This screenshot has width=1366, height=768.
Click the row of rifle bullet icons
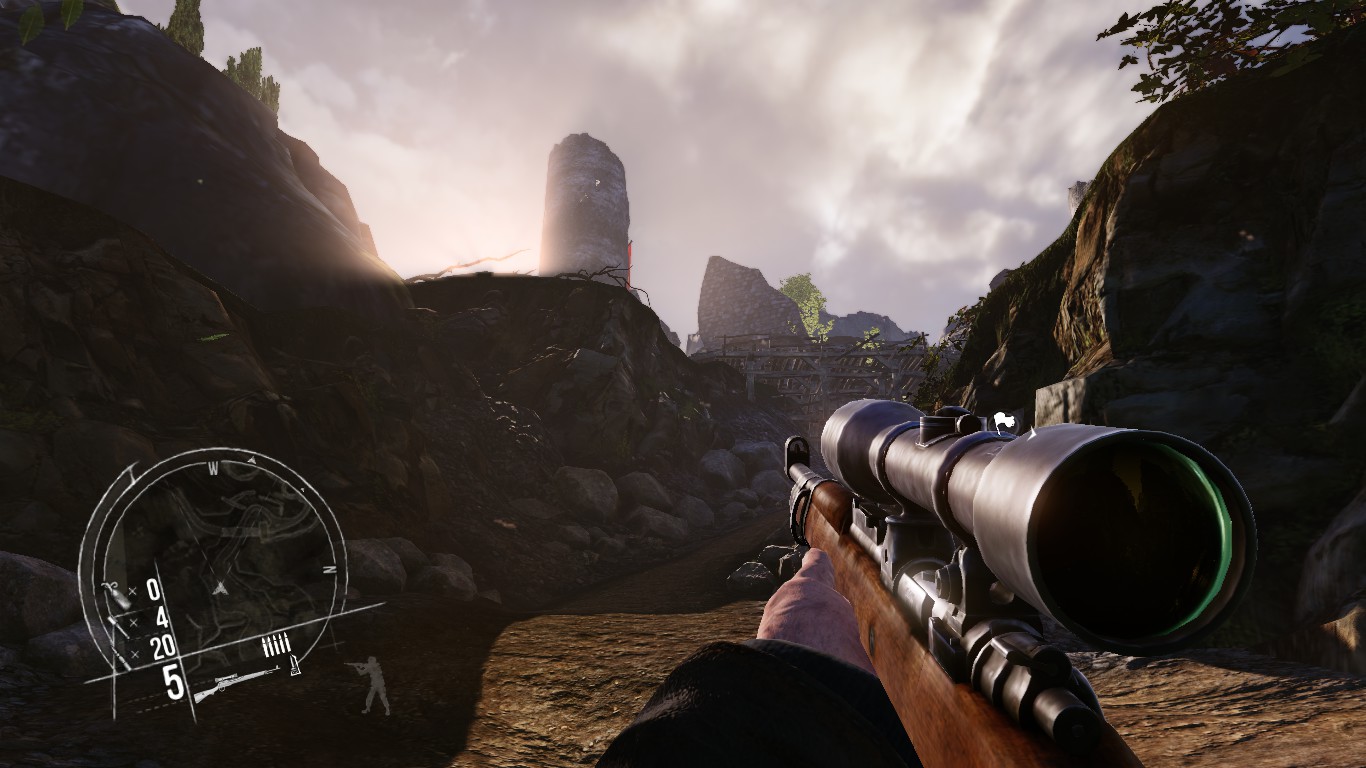[x=276, y=643]
